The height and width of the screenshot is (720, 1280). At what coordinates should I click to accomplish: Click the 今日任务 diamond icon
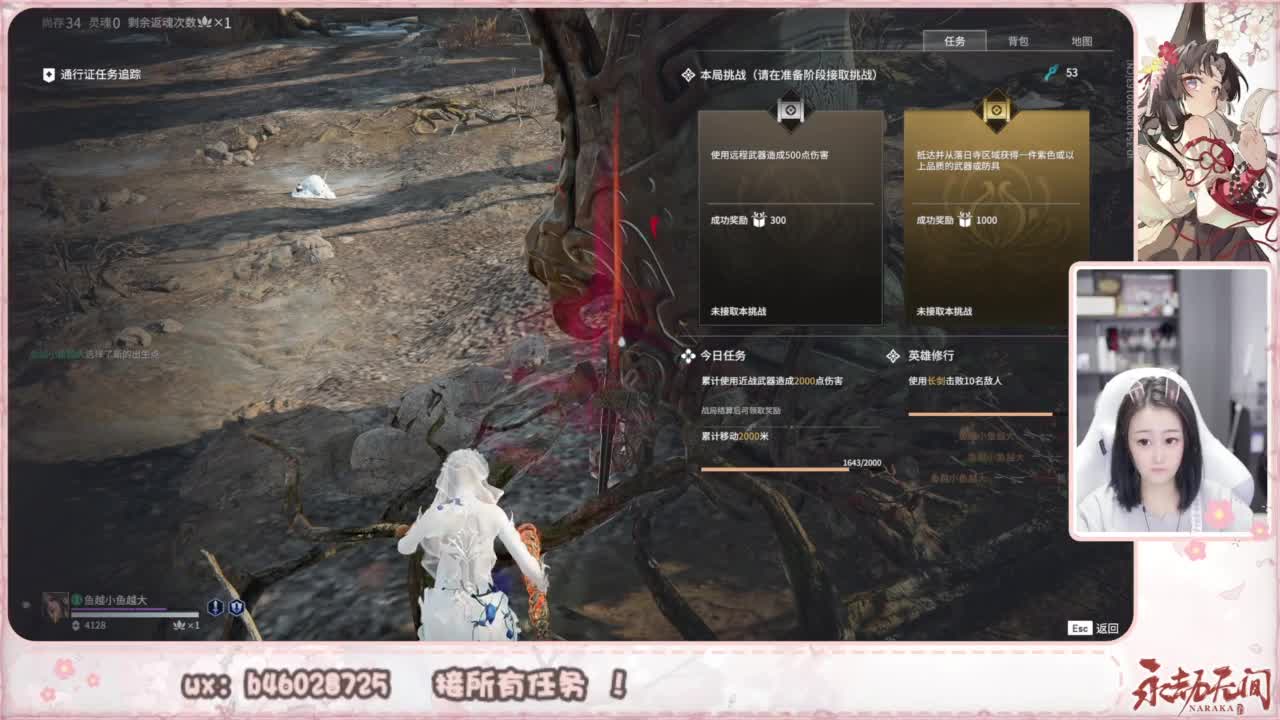(689, 355)
